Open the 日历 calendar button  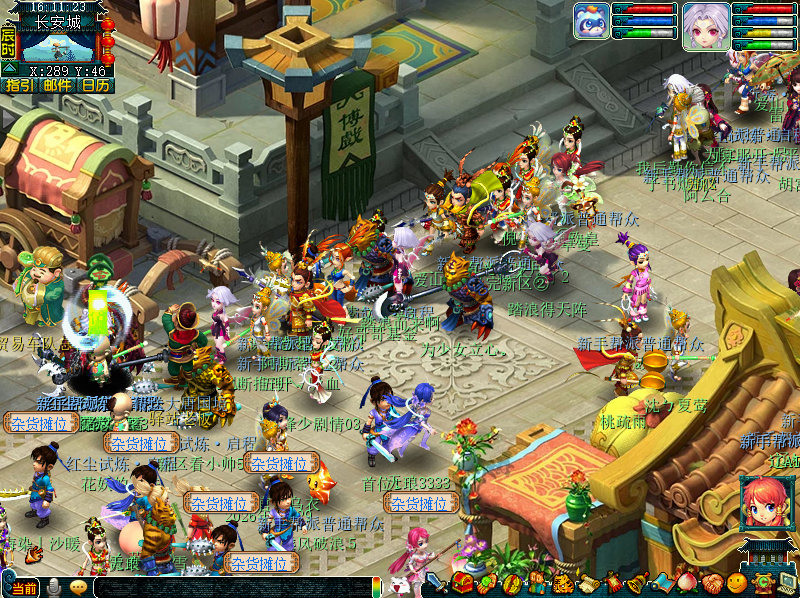[95, 86]
